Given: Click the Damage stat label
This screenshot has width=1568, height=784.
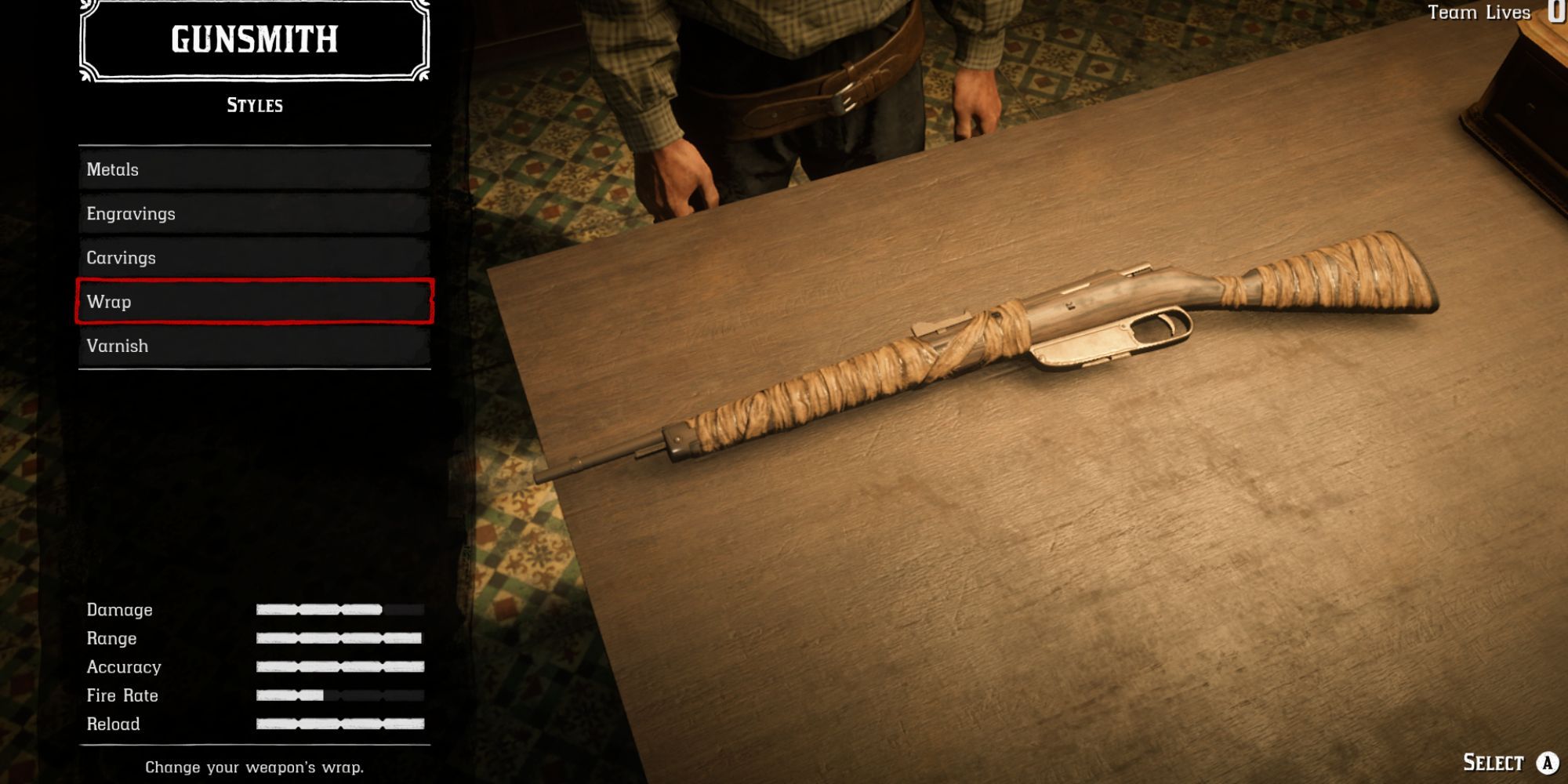Looking at the screenshot, I should click(120, 609).
